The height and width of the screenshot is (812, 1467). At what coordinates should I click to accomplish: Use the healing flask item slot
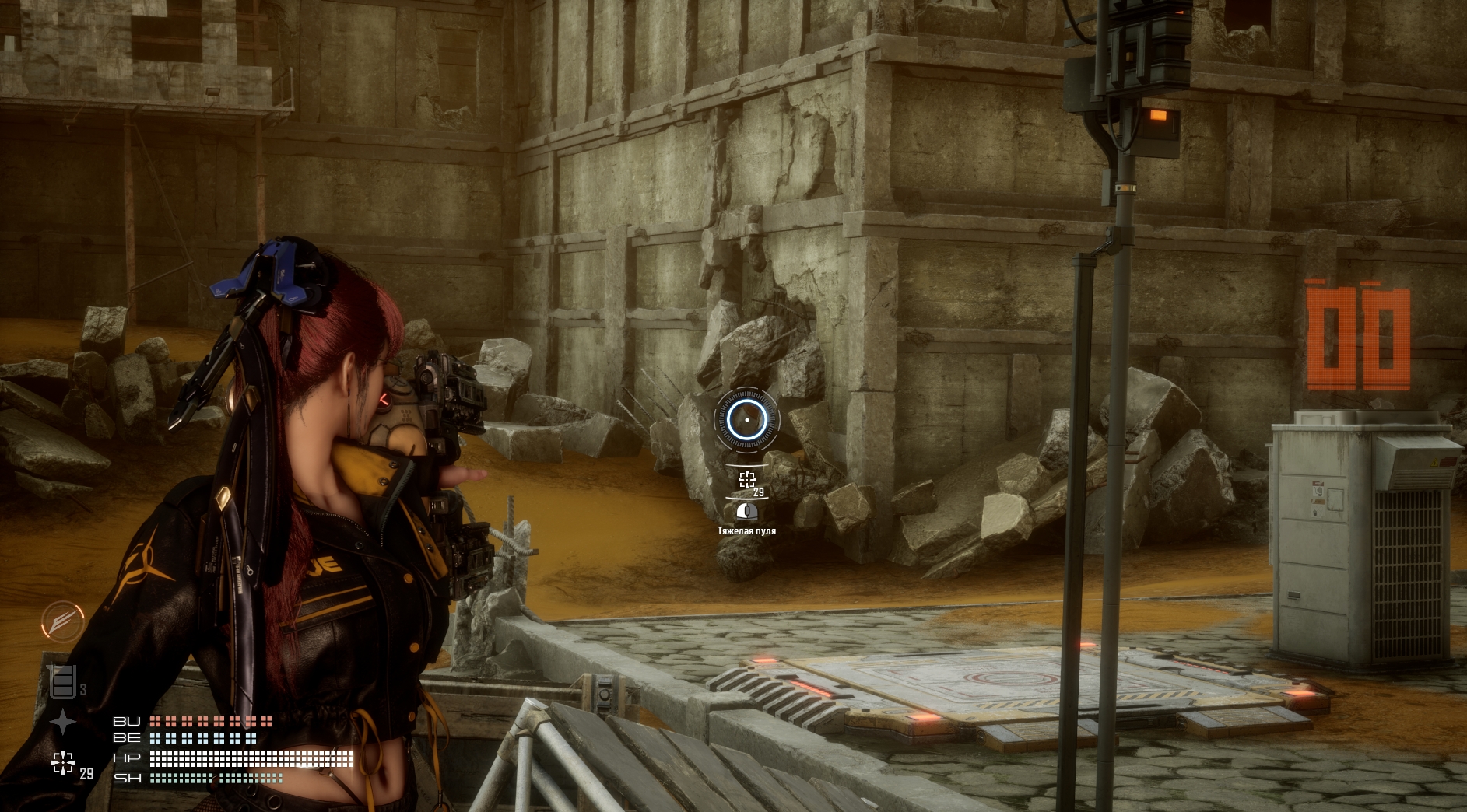63,682
